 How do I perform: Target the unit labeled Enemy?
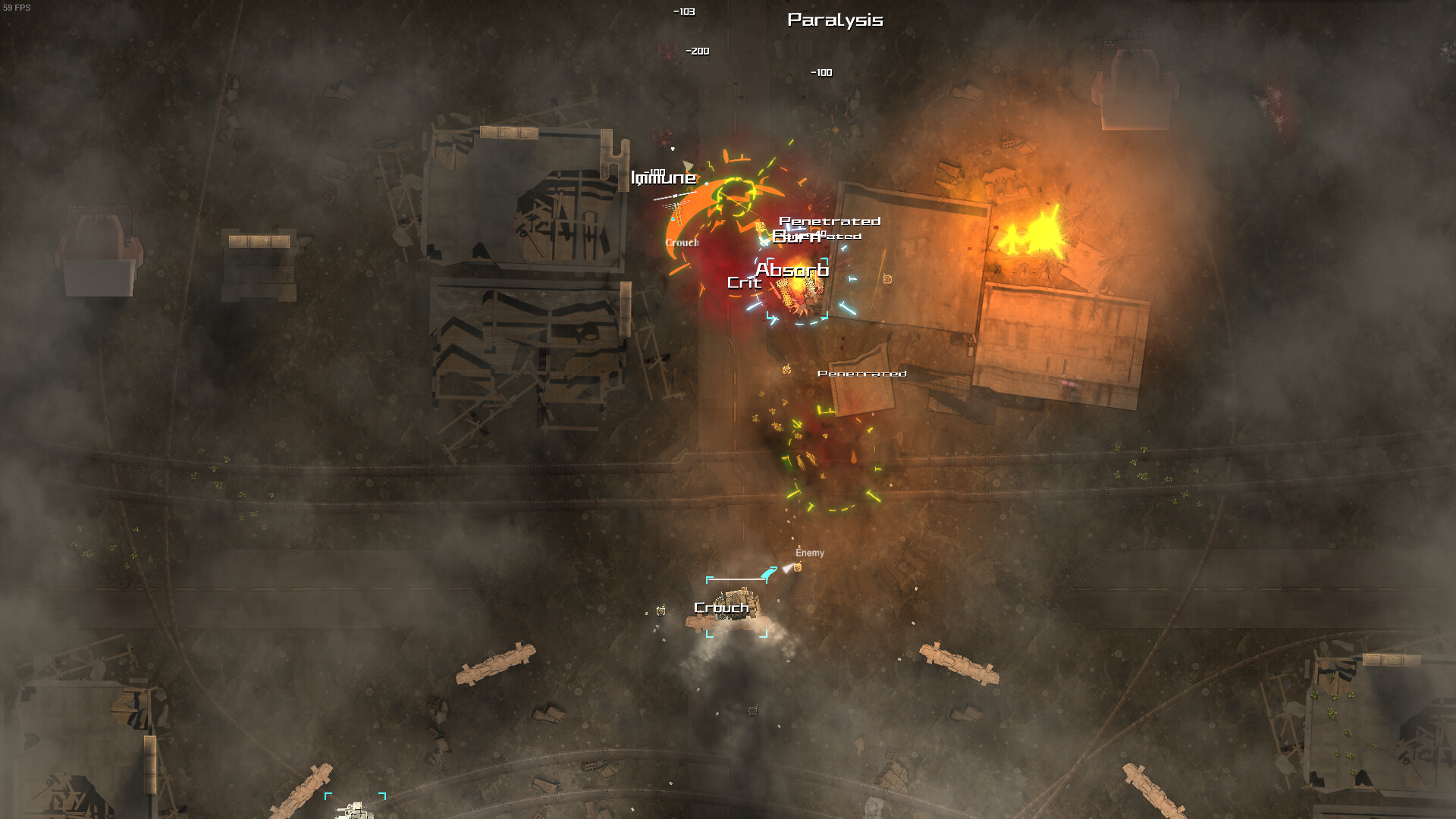pyautogui.click(x=797, y=567)
